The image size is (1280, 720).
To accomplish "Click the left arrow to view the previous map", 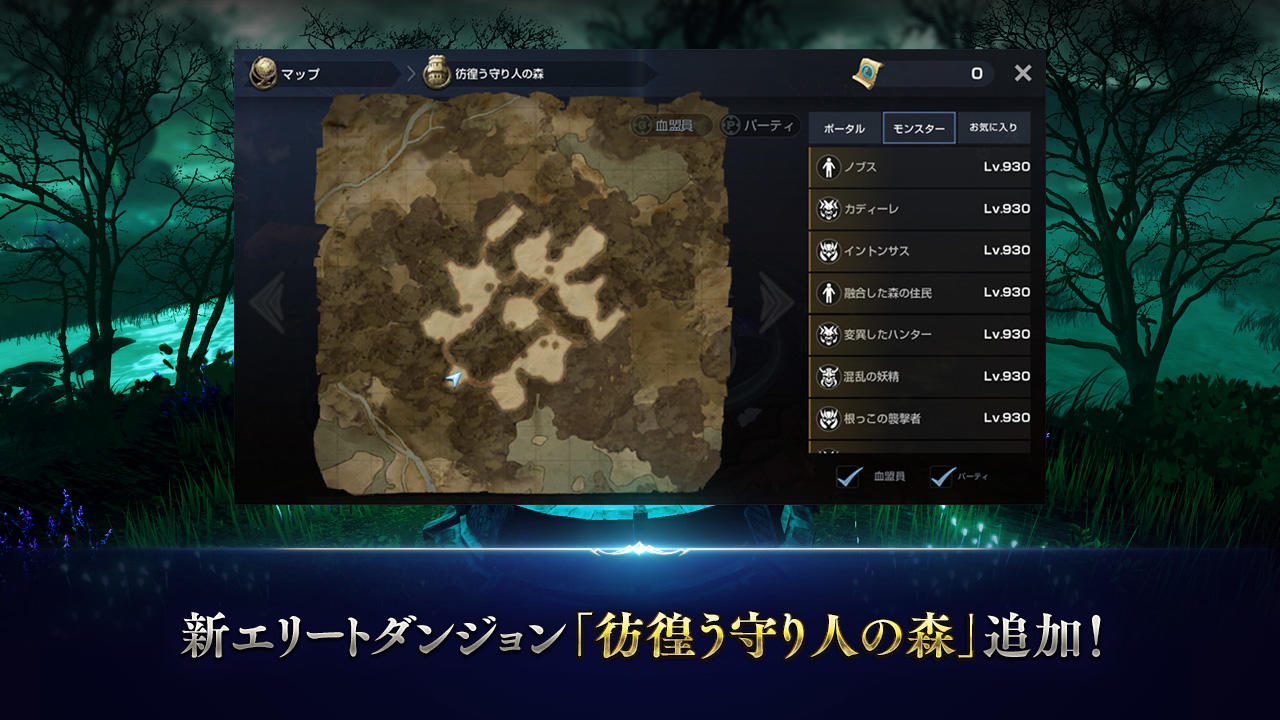I will (268, 300).
